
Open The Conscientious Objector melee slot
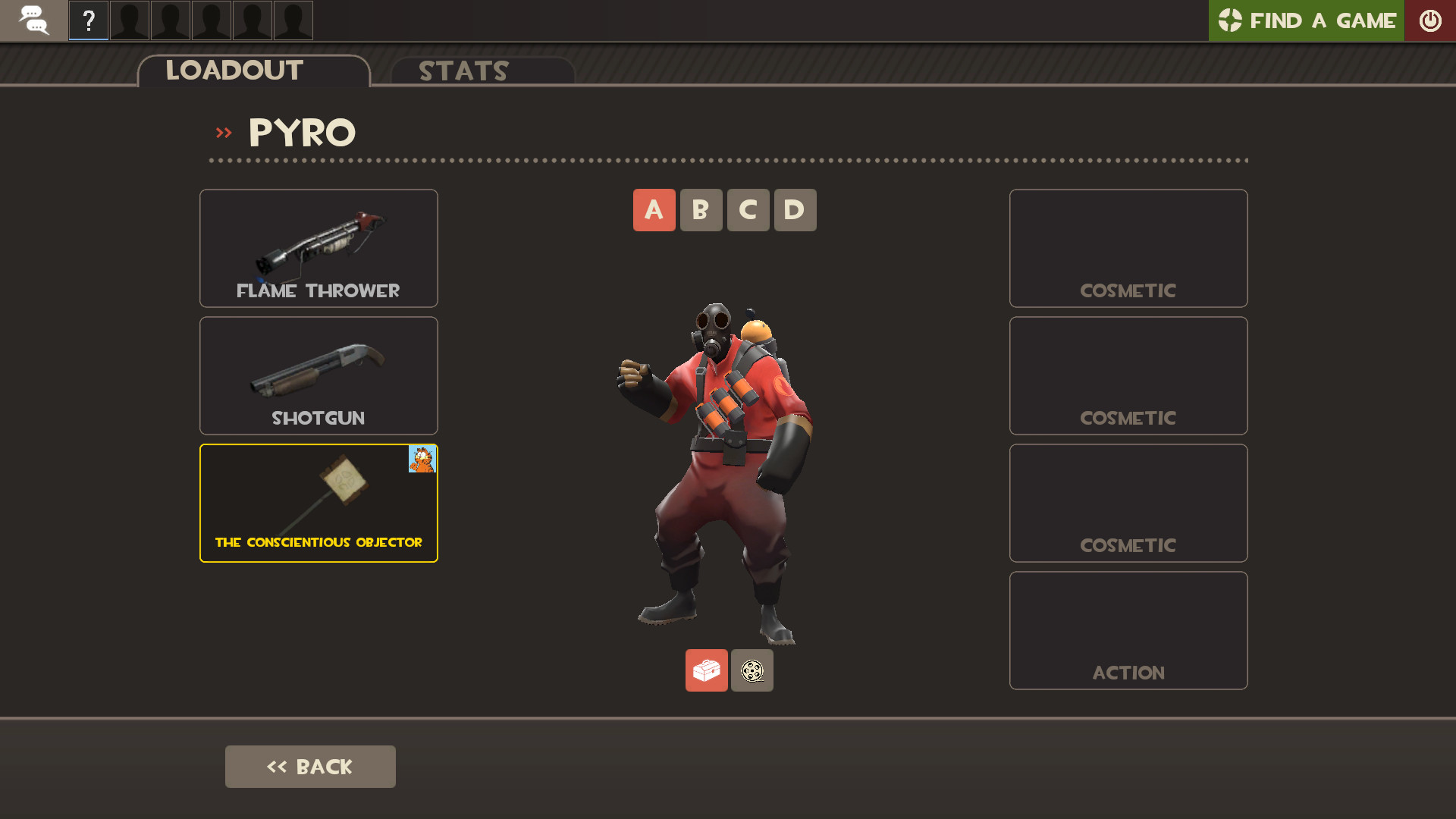pos(318,503)
